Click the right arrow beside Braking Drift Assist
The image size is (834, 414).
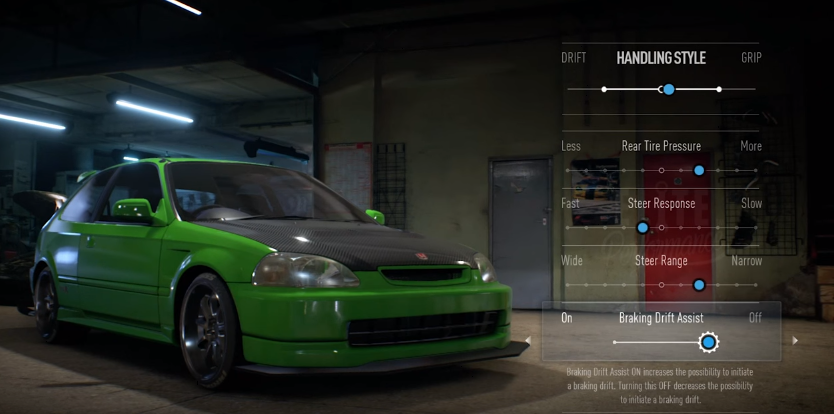(795, 341)
